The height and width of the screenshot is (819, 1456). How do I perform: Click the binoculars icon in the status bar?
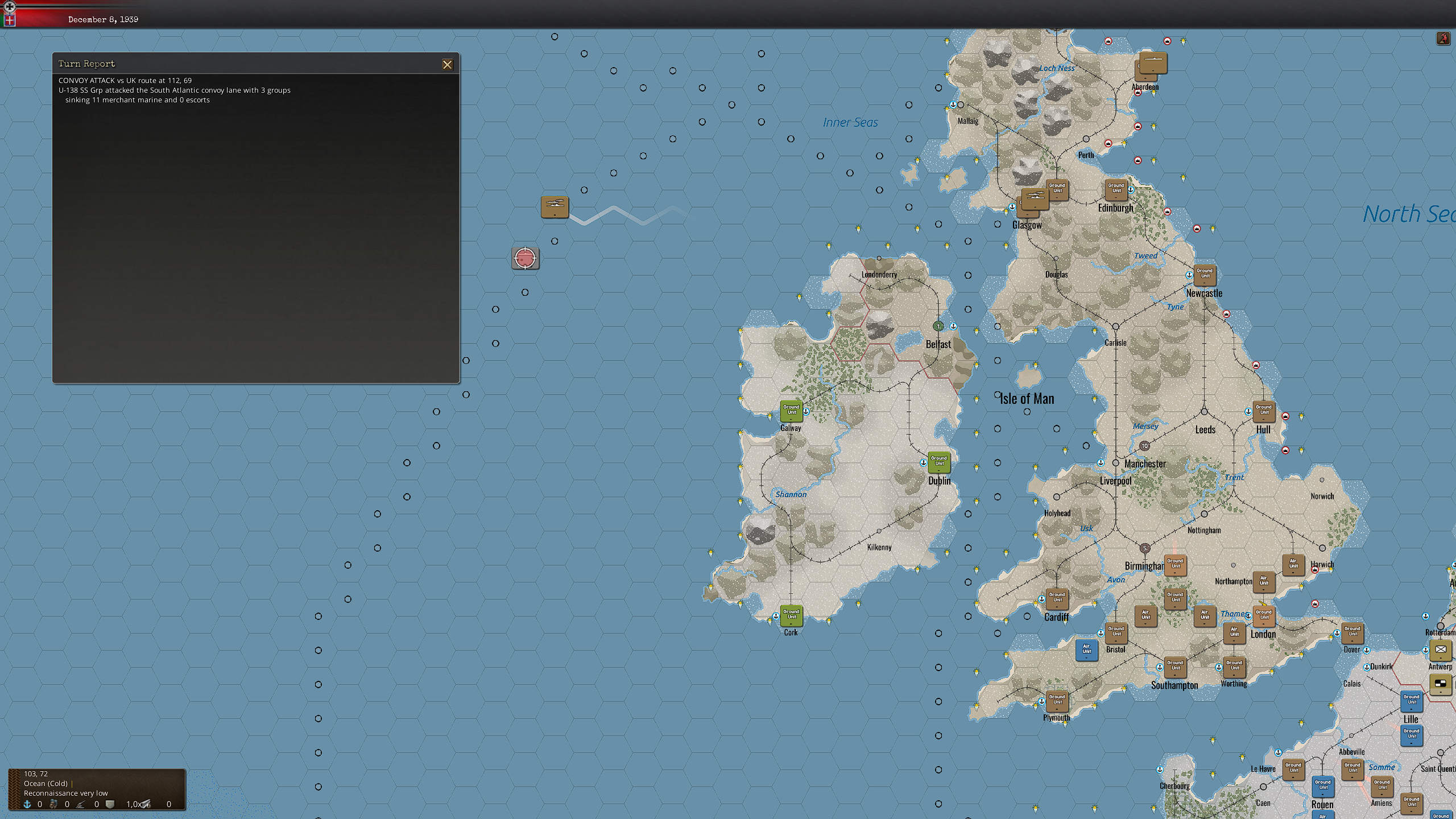click(x=53, y=804)
